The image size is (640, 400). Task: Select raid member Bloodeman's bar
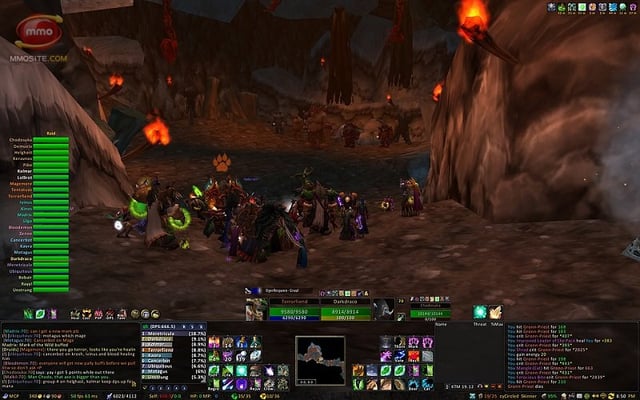[x=50, y=229]
